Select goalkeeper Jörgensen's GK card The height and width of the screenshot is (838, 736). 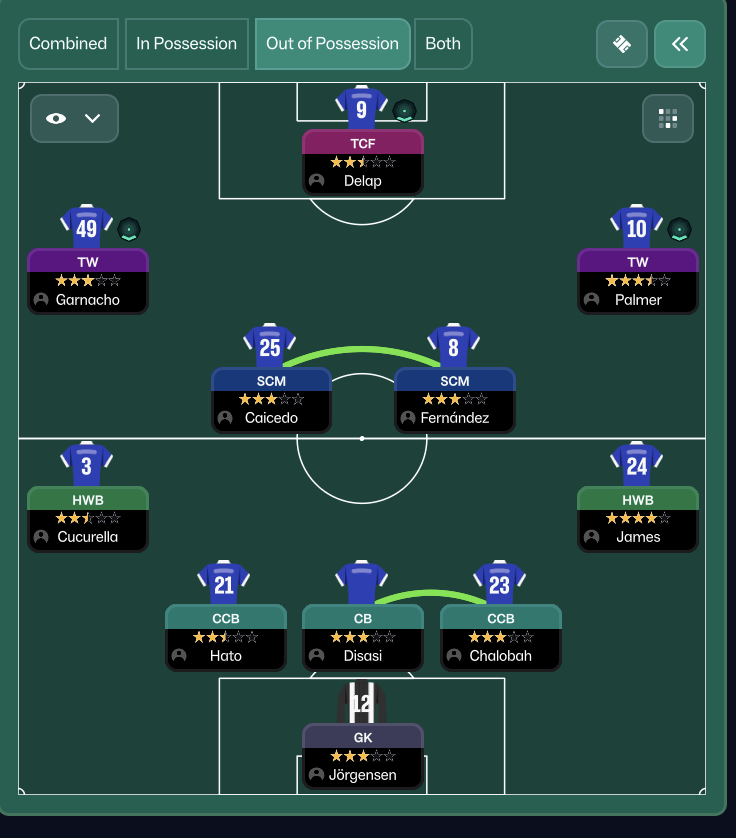coord(363,756)
